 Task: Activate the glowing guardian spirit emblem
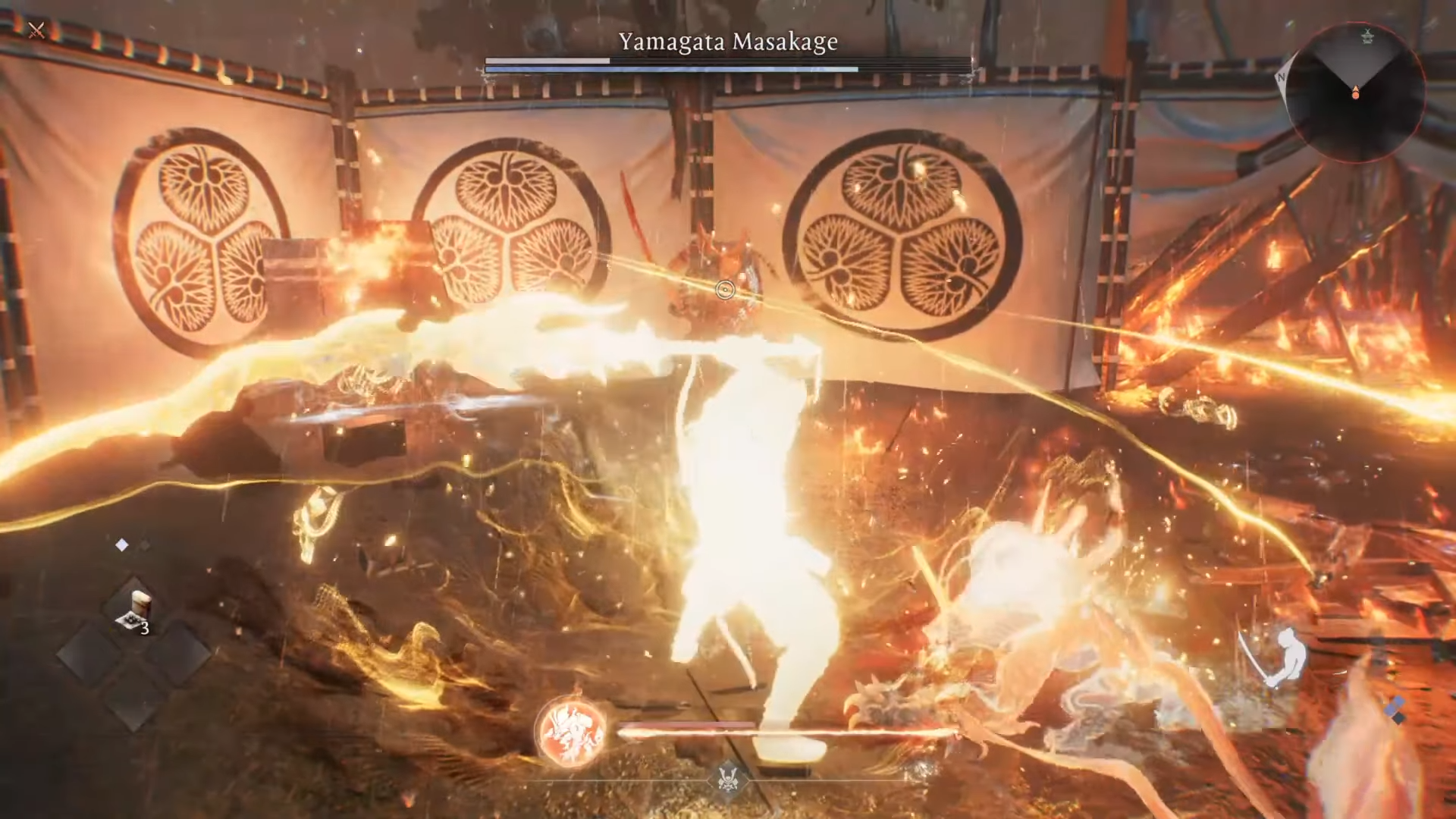coord(572,732)
